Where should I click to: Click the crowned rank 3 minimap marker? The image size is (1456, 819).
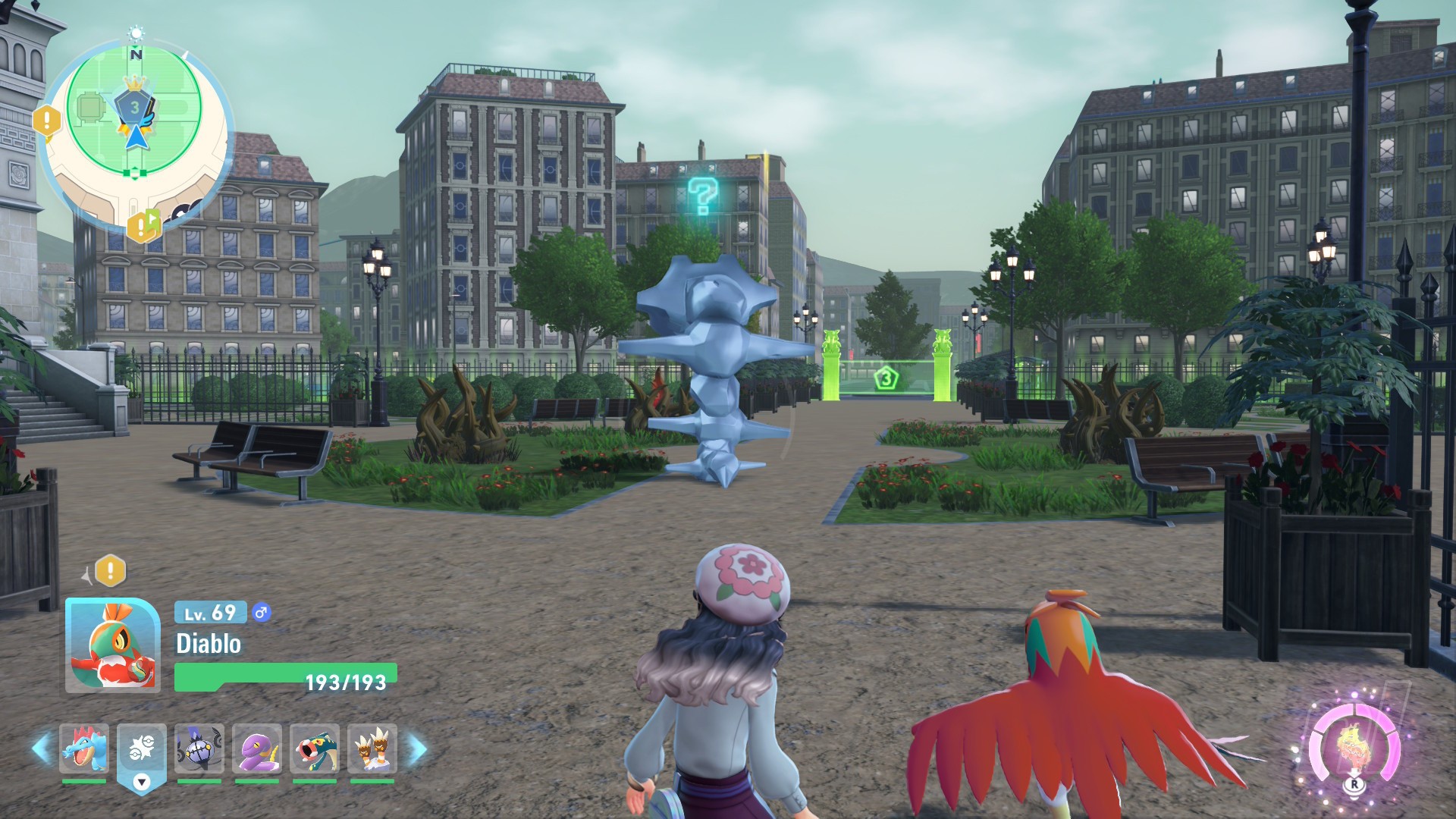134,106
